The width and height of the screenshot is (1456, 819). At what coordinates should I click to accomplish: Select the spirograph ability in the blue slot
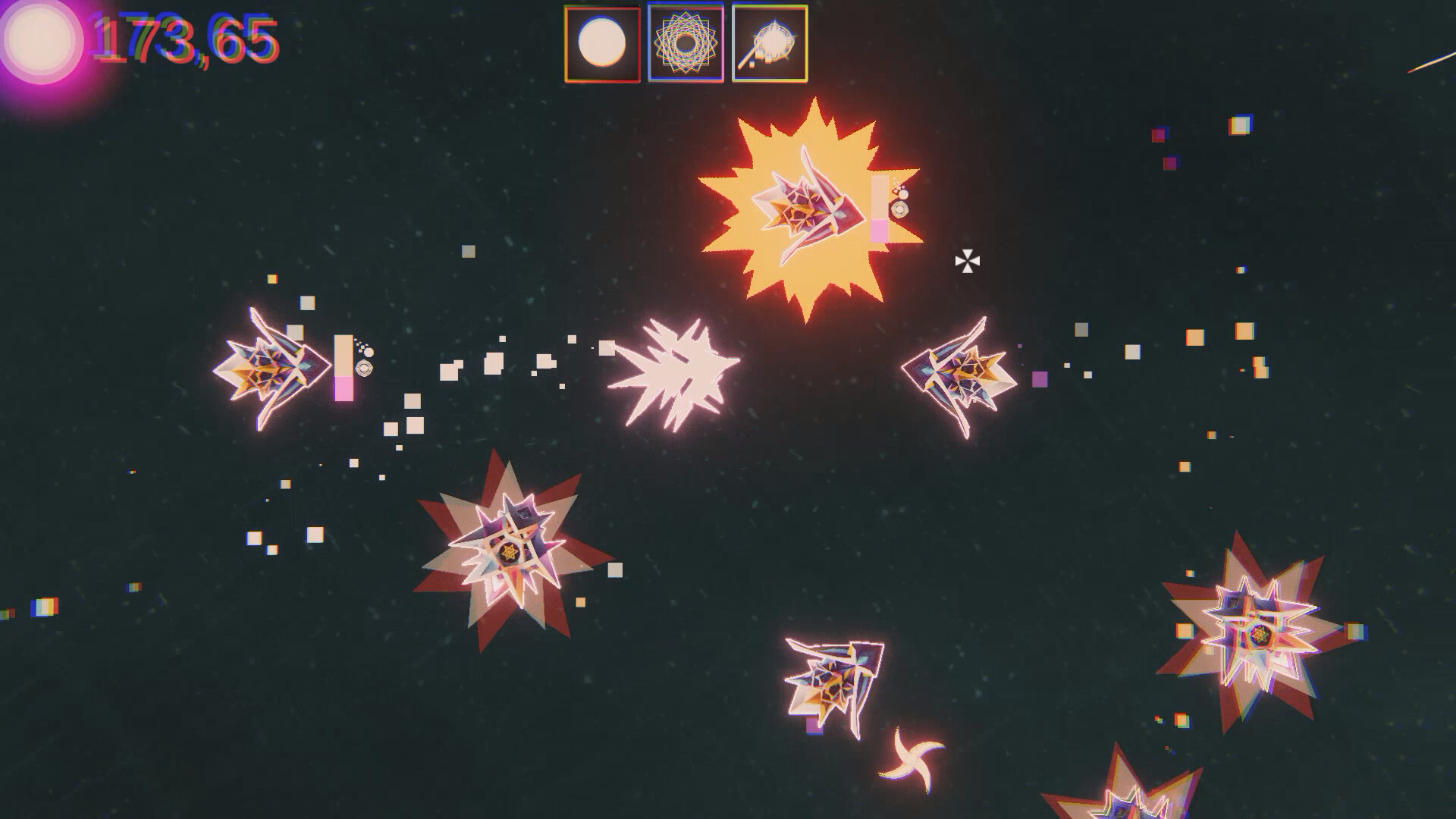coord(686,44)
